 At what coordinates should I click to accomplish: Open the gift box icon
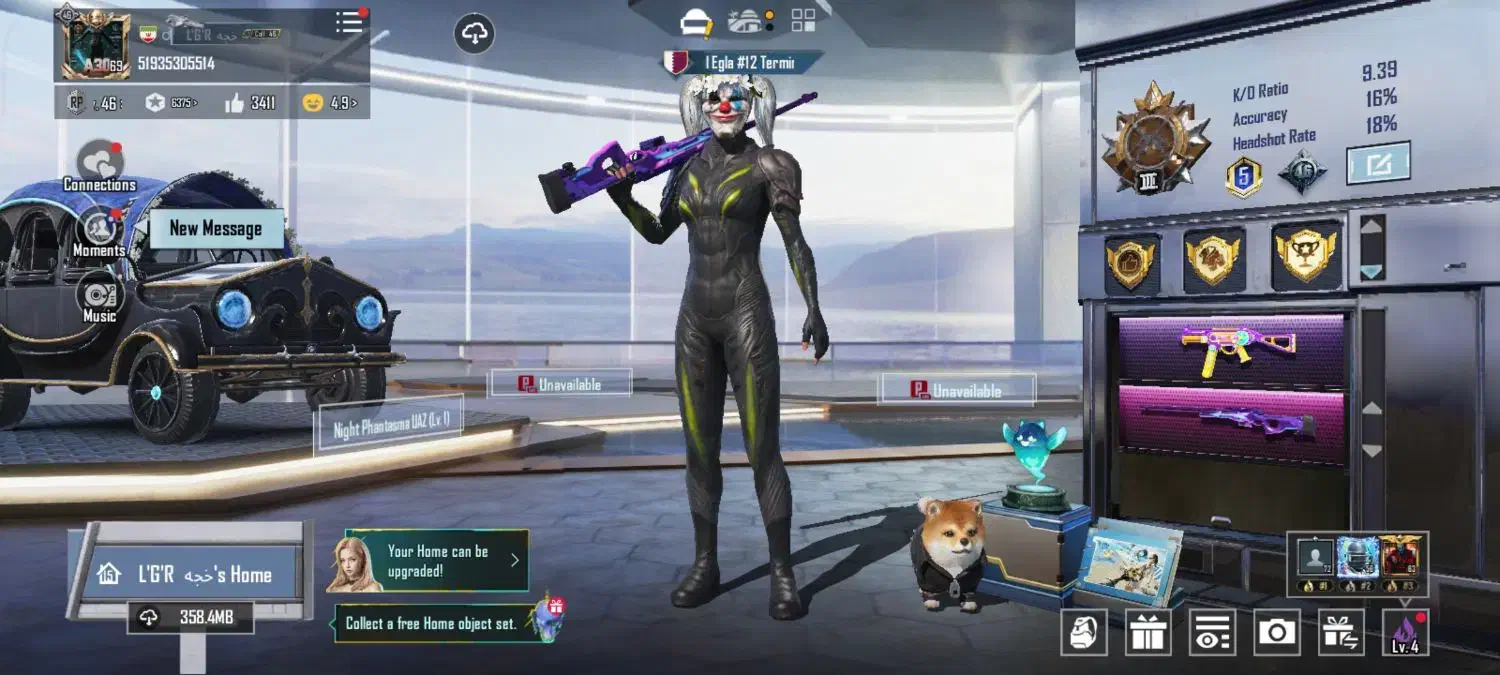[x=1149, y=632]
